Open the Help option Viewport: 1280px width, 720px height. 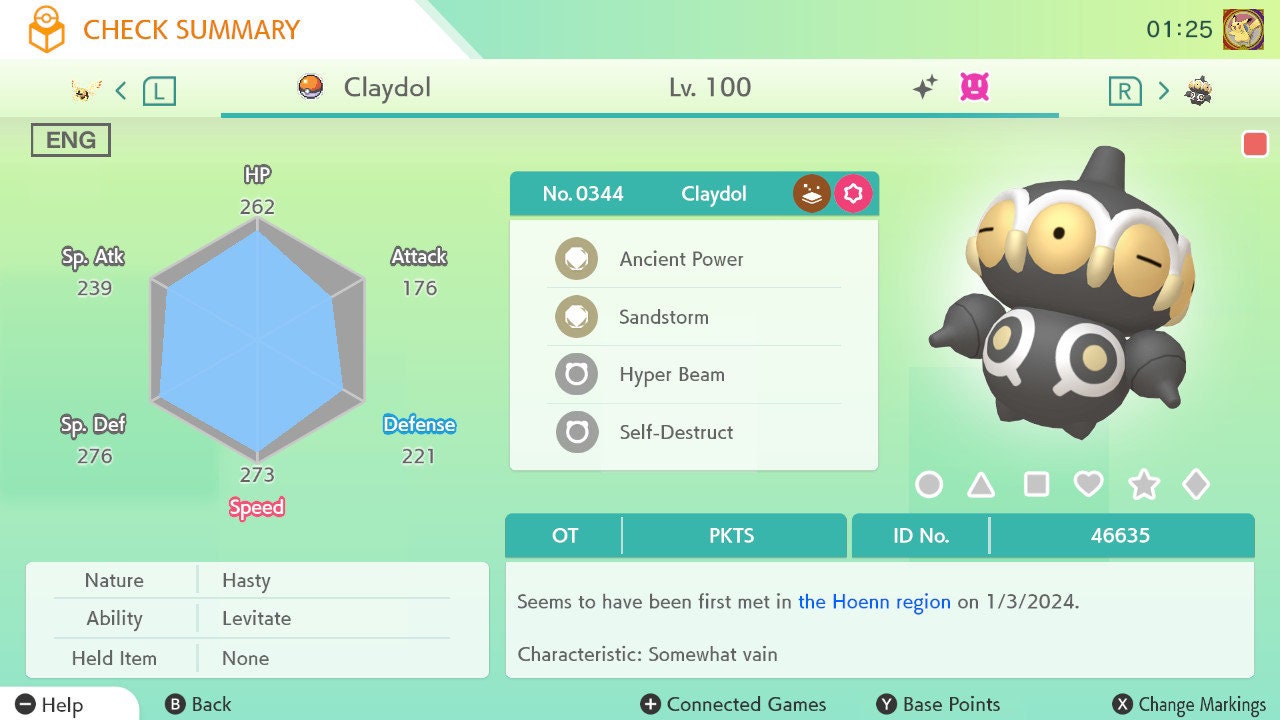click(x=50, y=705)
